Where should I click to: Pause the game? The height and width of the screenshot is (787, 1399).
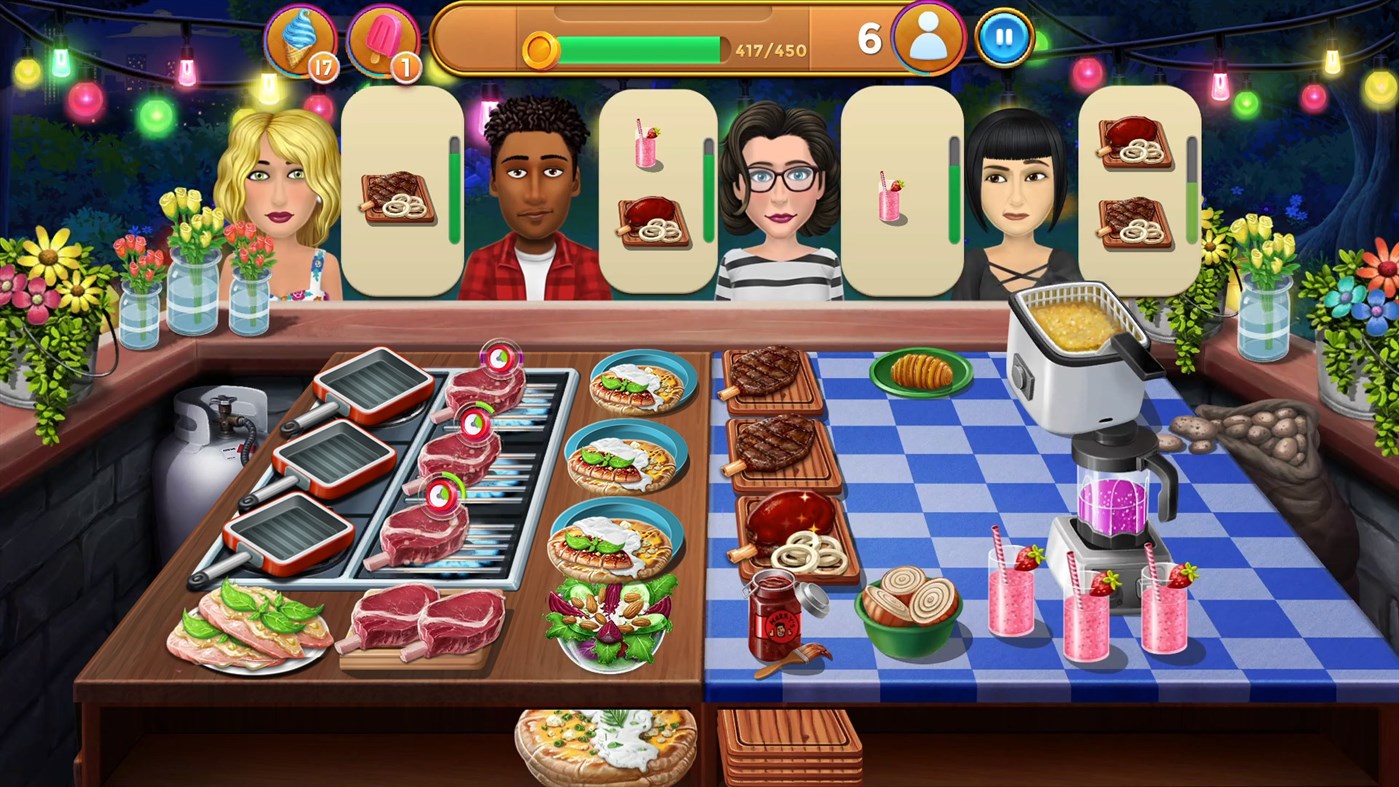(x=1003, y=40)
